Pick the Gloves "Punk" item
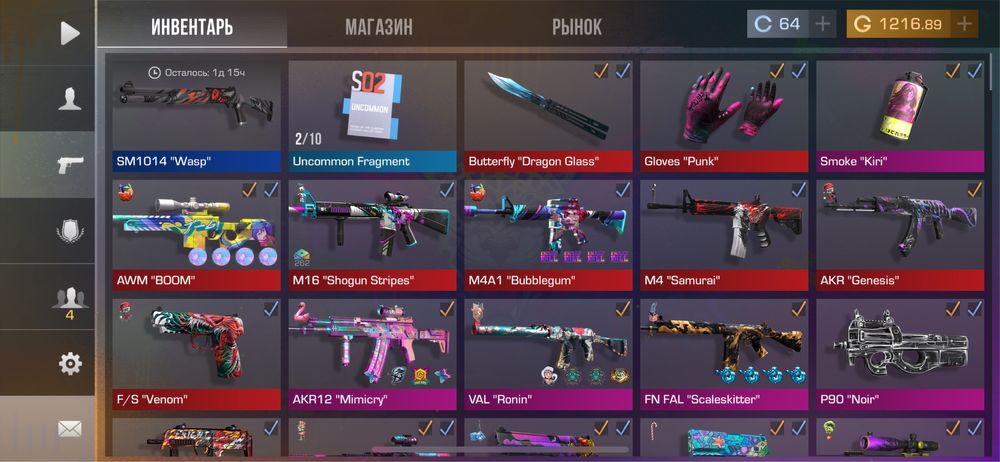This screenshot has width=1000, height=462. (724, 115)
